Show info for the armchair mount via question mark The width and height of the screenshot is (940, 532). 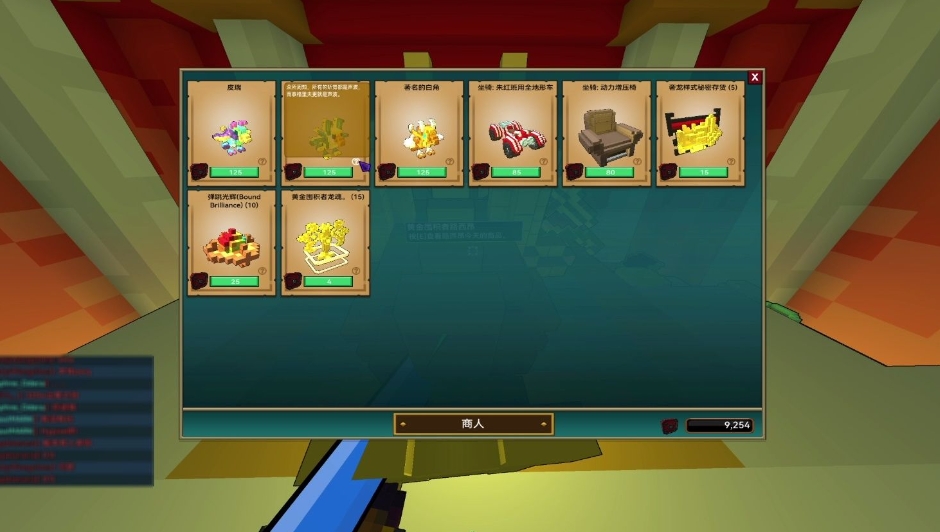637,162
